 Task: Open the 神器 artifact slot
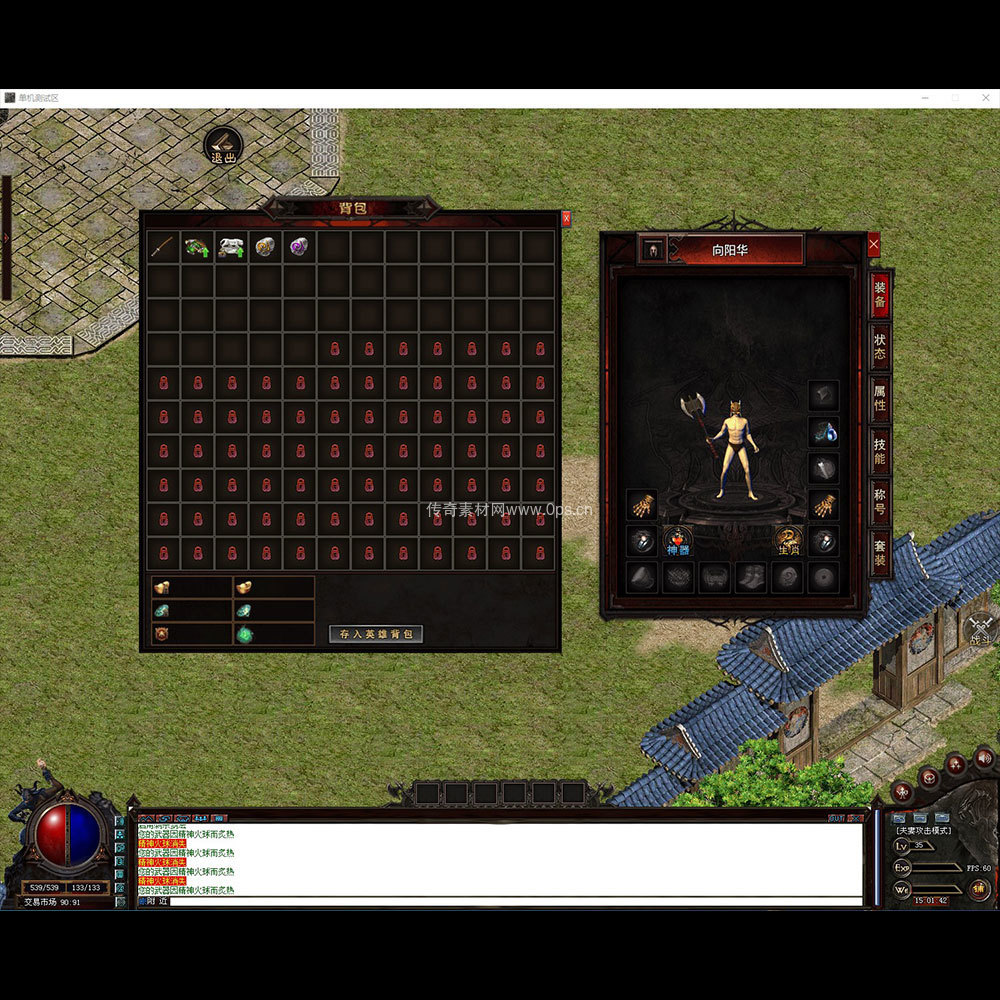tap(678, 541)
